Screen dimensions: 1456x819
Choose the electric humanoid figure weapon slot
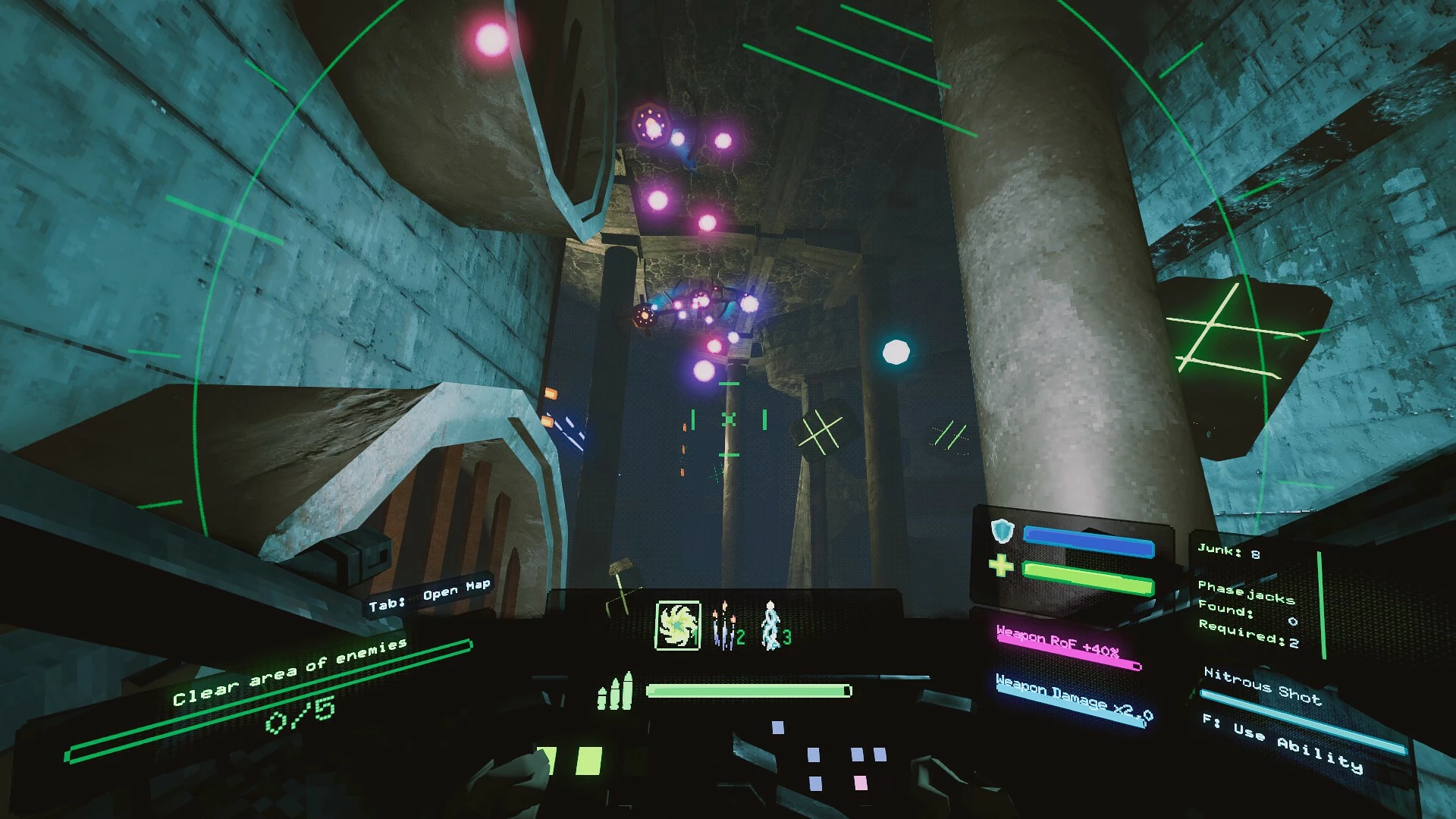[771, 627]
